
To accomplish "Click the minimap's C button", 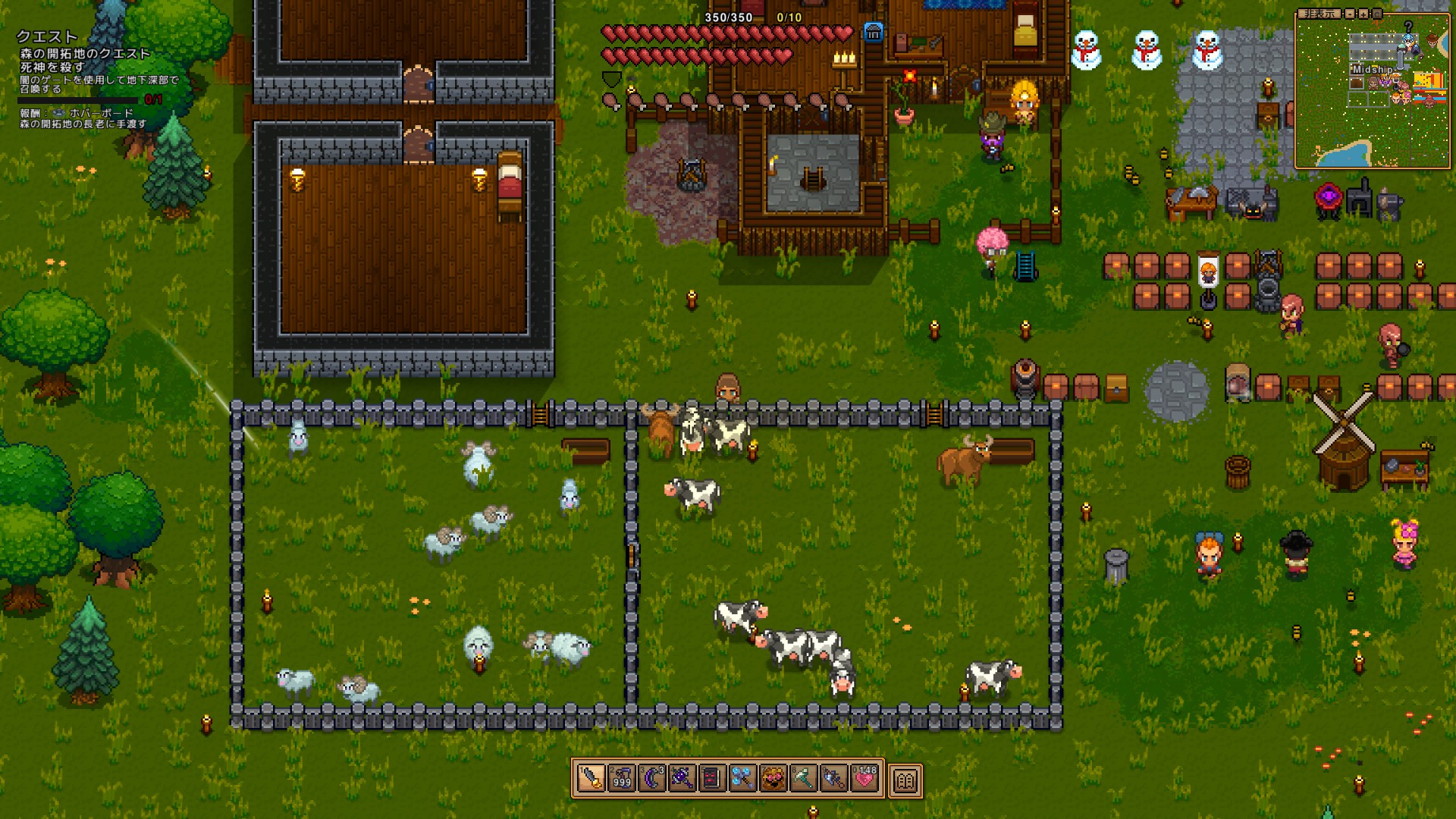I will click(x=1376, y=14).
